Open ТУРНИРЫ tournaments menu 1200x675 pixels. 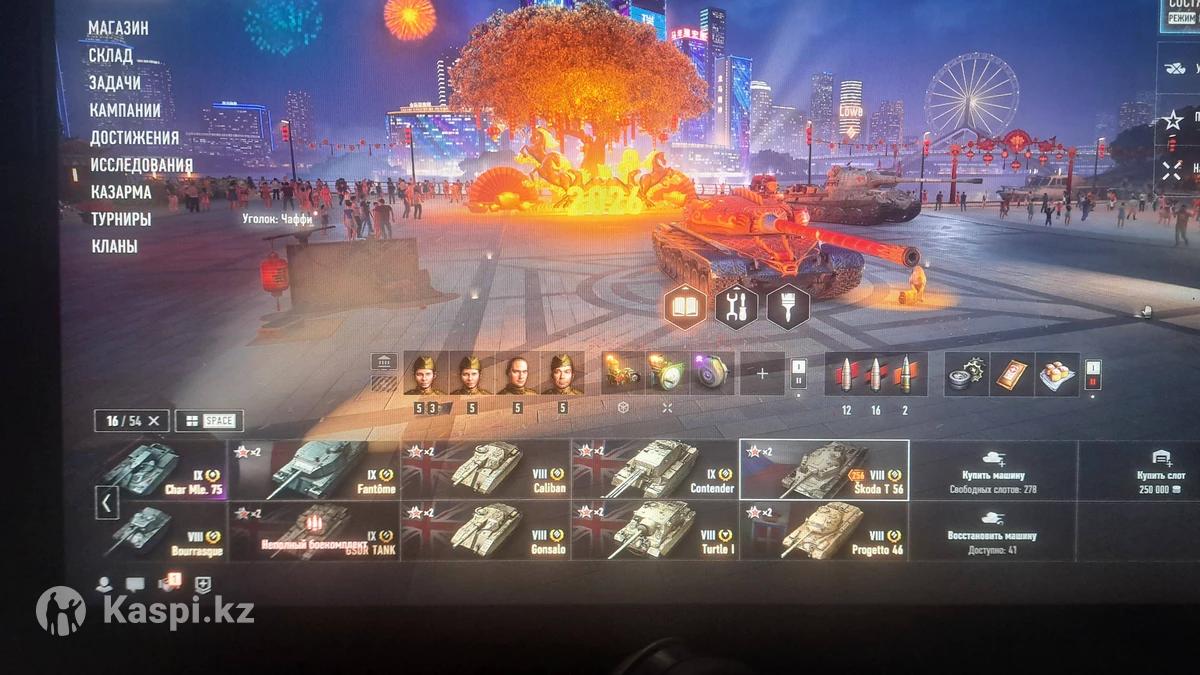[120, 219]
